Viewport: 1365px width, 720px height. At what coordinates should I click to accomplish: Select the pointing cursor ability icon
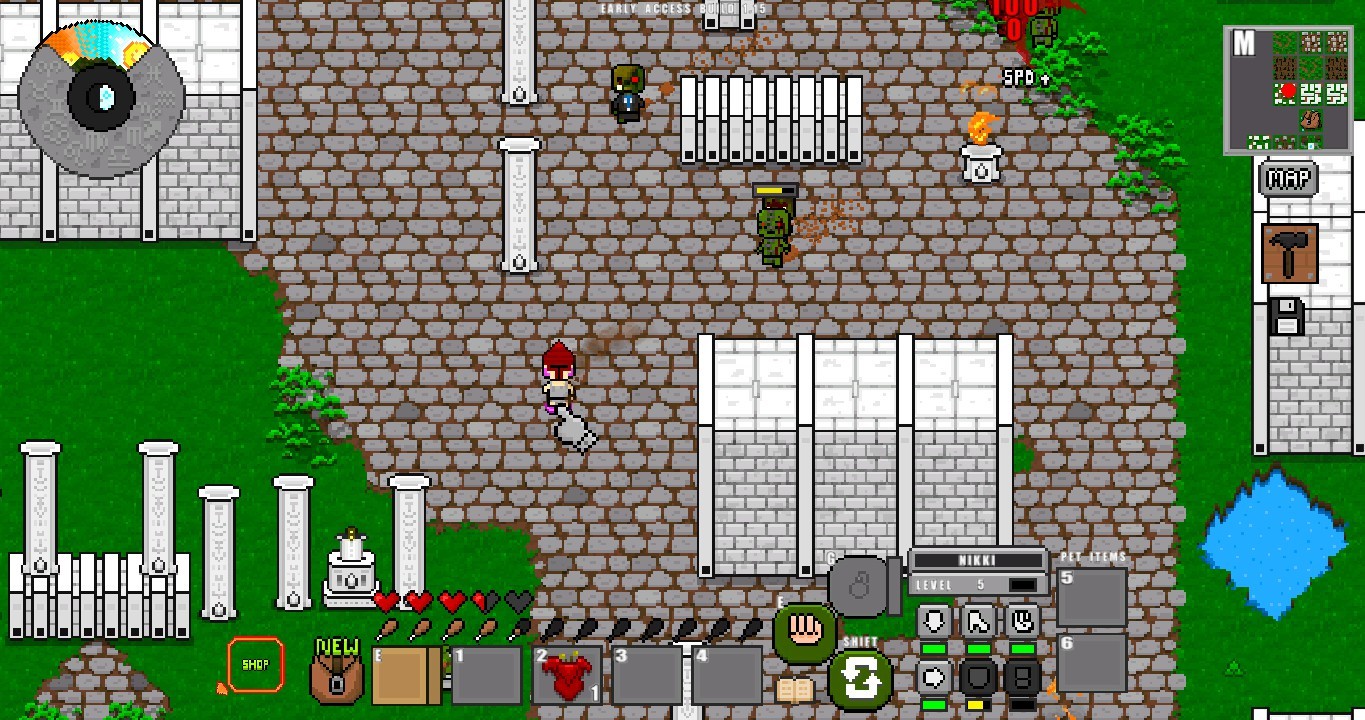(977, 620)
